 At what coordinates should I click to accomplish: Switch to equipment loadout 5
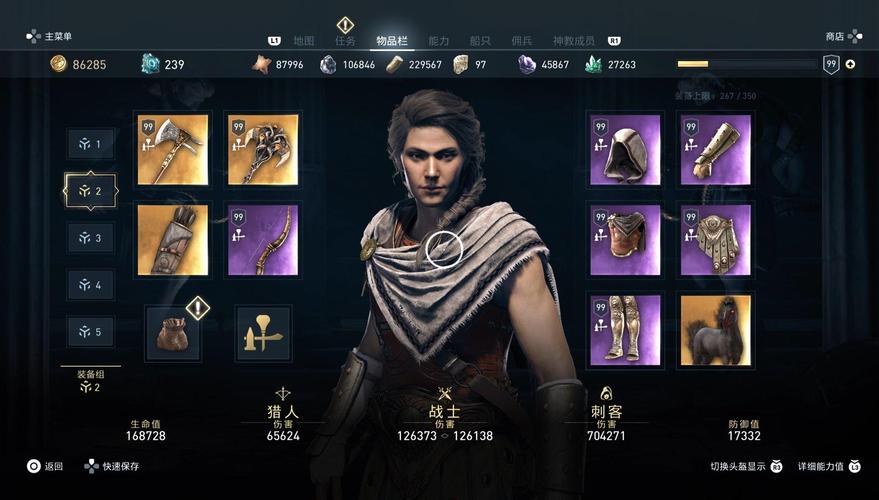pos(91,332)
